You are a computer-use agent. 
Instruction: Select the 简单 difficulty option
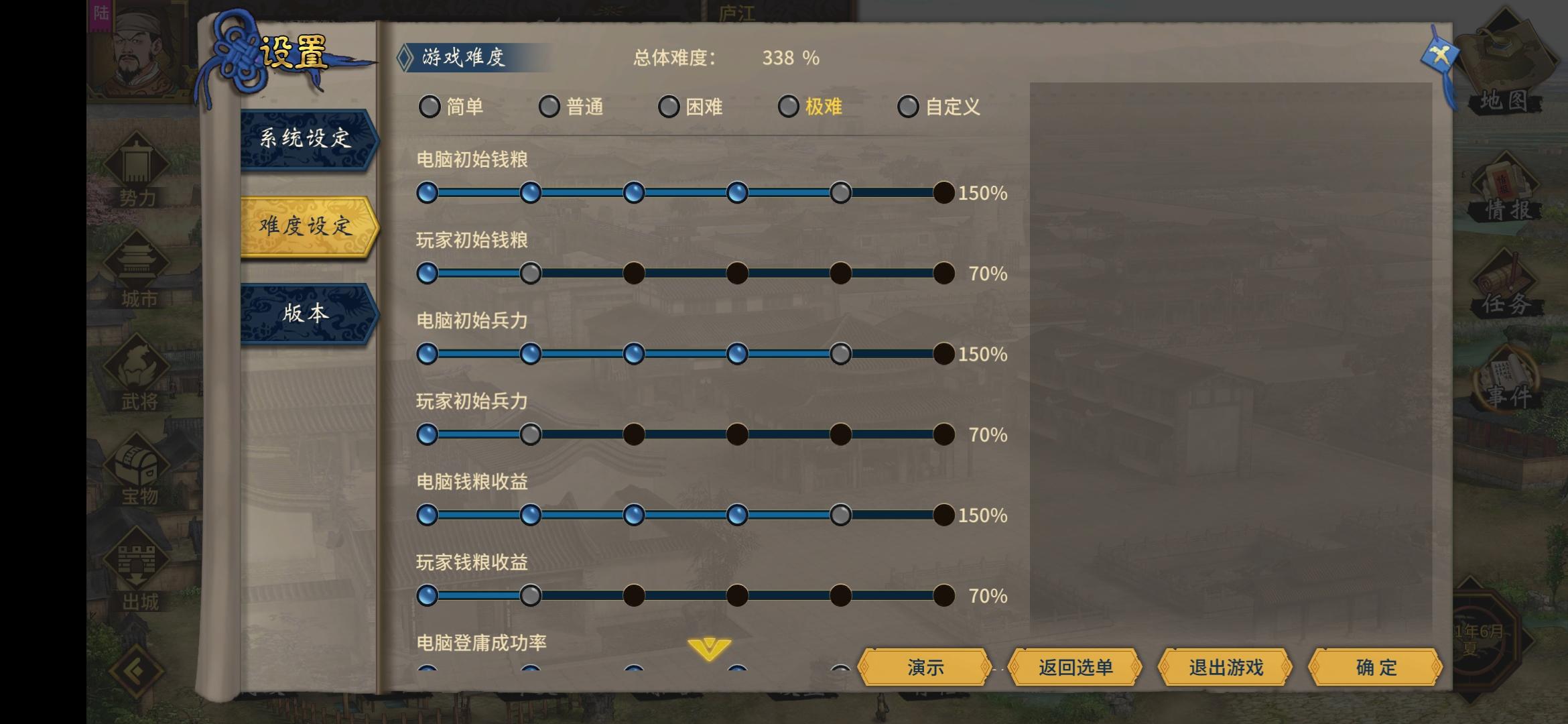[x=430, y=107]
